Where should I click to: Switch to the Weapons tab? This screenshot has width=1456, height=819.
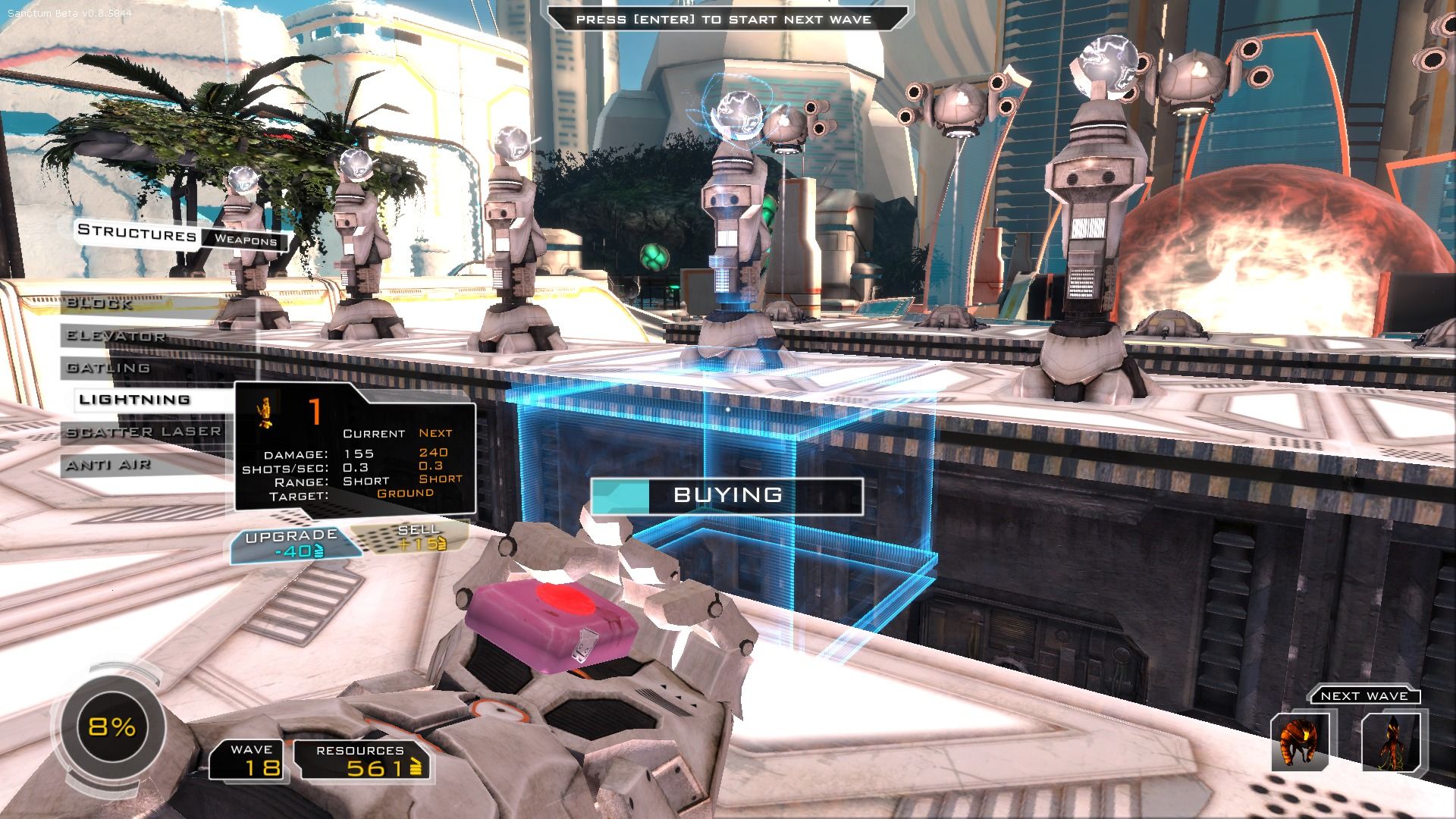click(245, 240)
